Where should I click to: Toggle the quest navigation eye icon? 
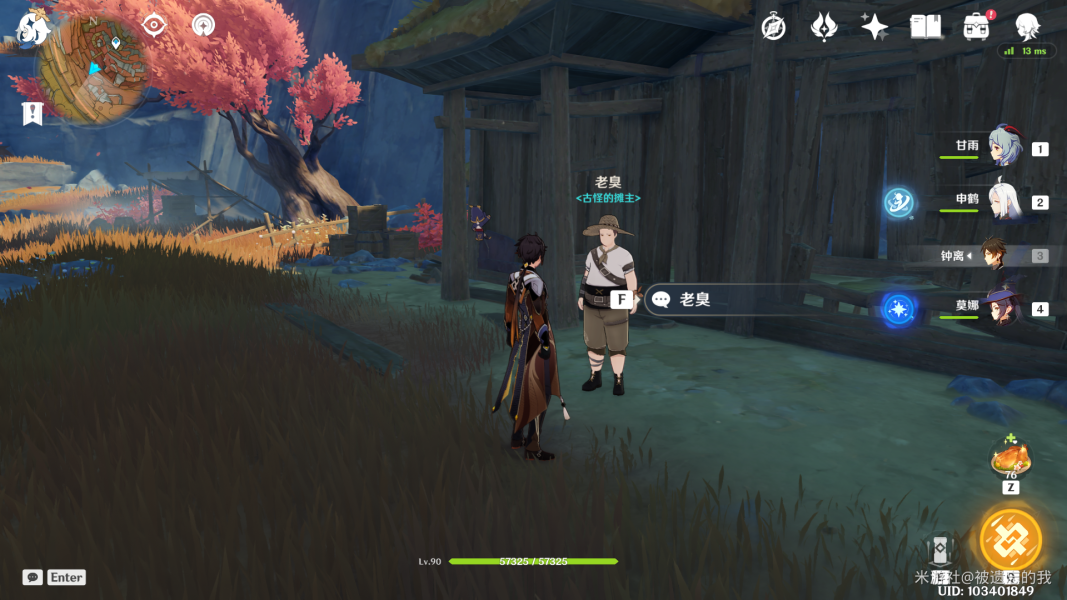153,25
